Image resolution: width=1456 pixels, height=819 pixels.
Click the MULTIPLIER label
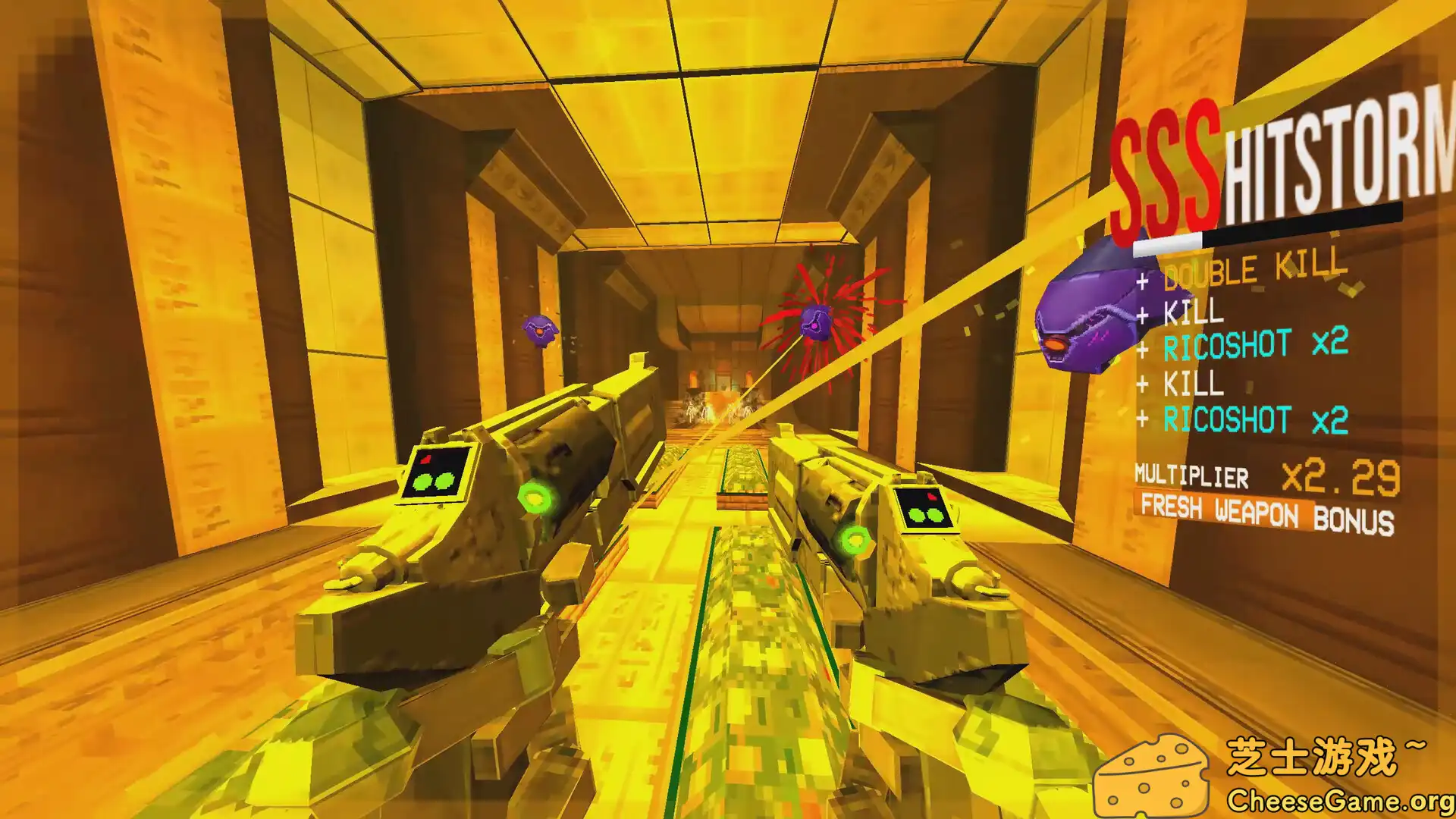pos(1191,476)
